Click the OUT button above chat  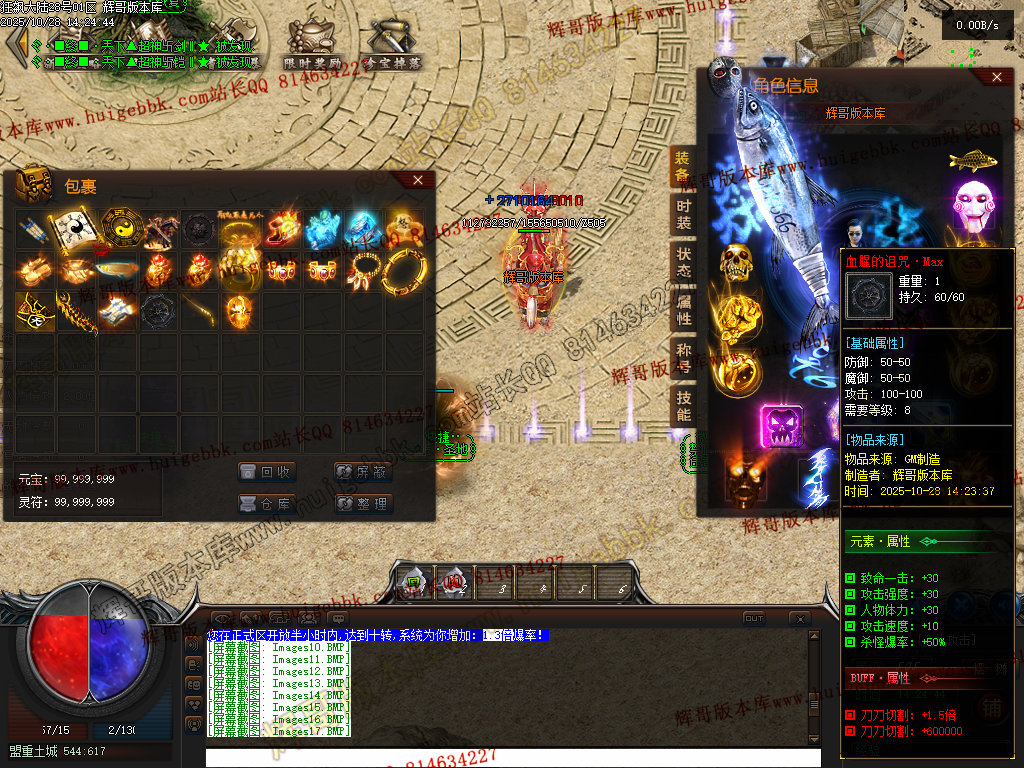(753, 619)
